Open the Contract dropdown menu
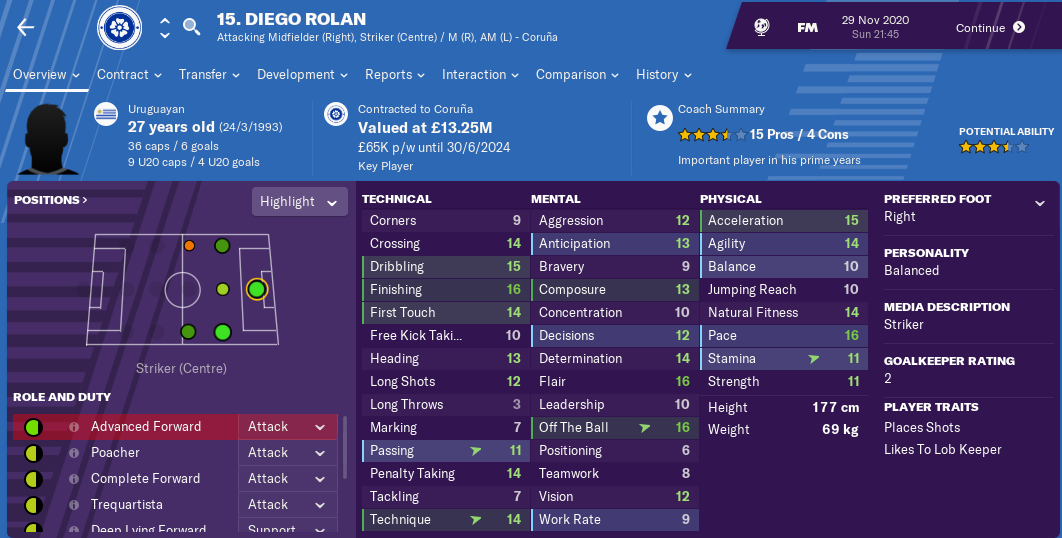The image size is (1062, 538). click(x=129, y=75)
